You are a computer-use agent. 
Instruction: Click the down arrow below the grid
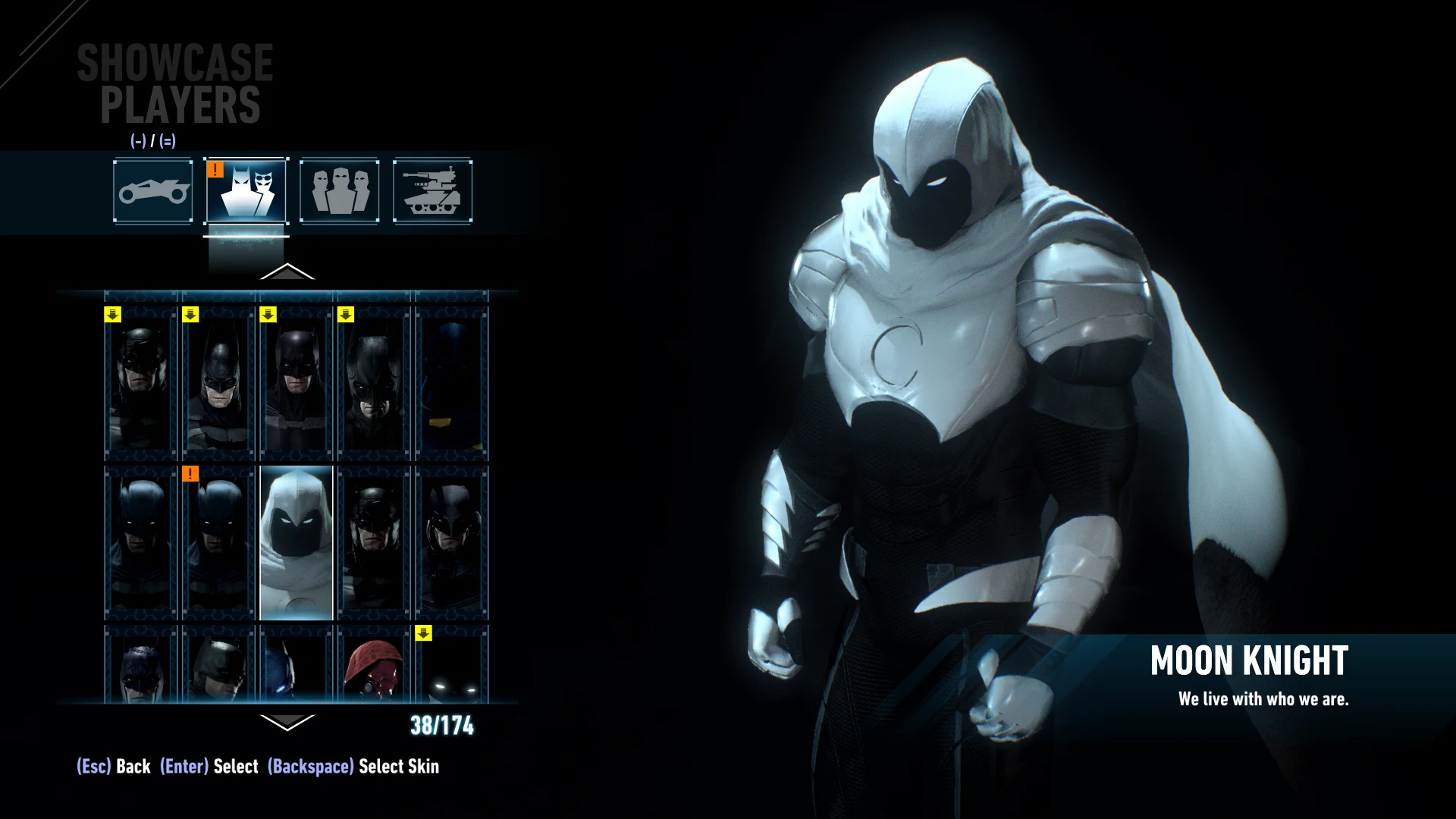[287, 722]
